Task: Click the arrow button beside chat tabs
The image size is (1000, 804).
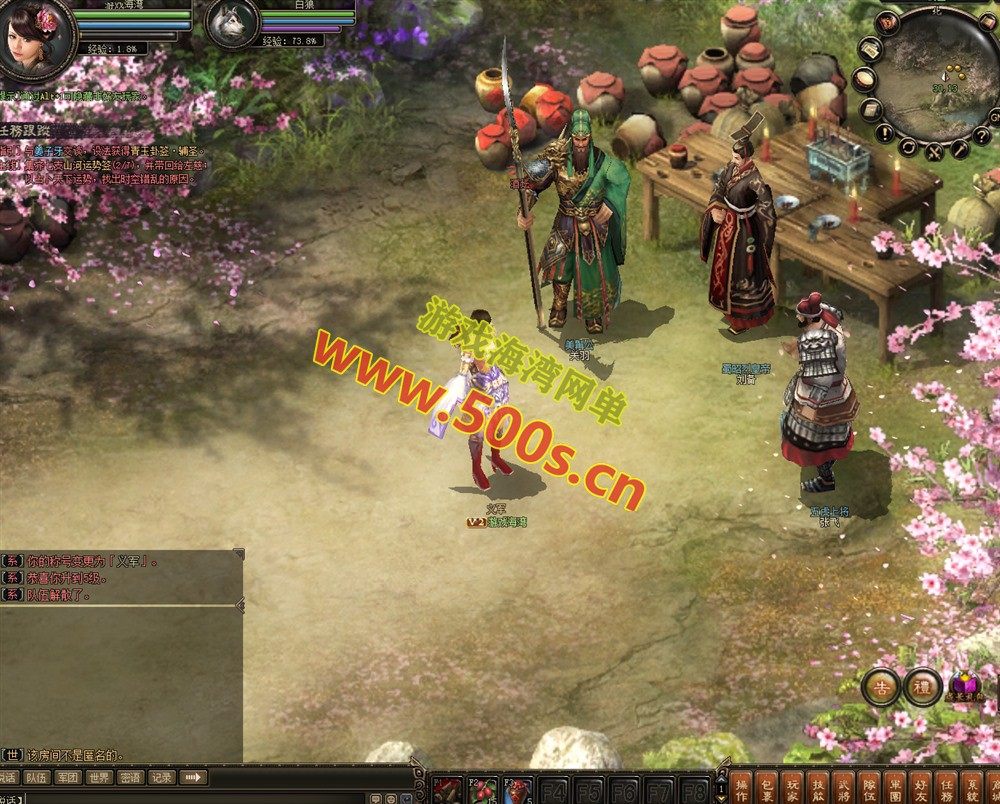Action: [193, 777]
